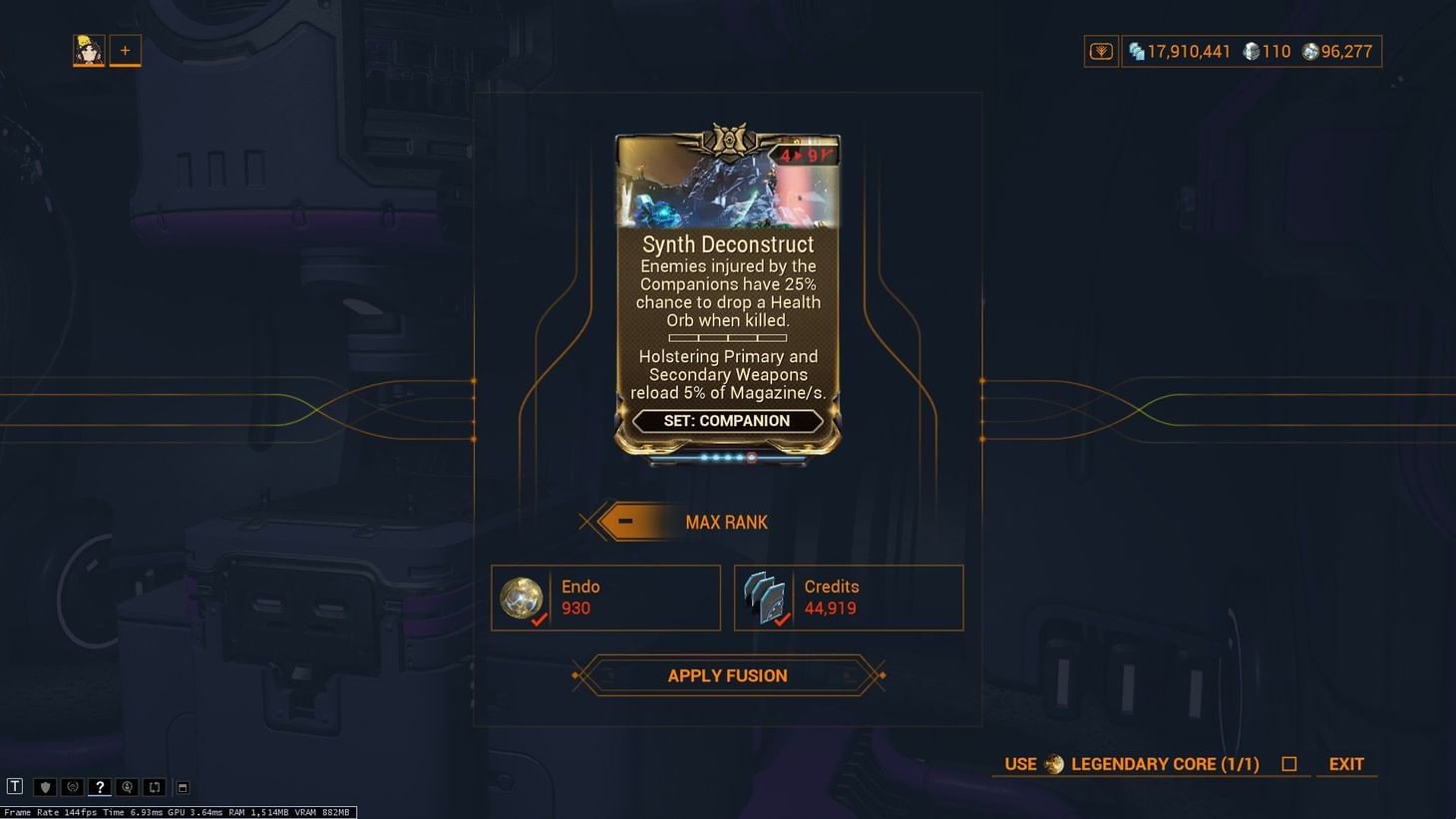Check the Use Legendary Core checkbox
This screenshot has height=819, width=1456.
[x=1289, y=763]
